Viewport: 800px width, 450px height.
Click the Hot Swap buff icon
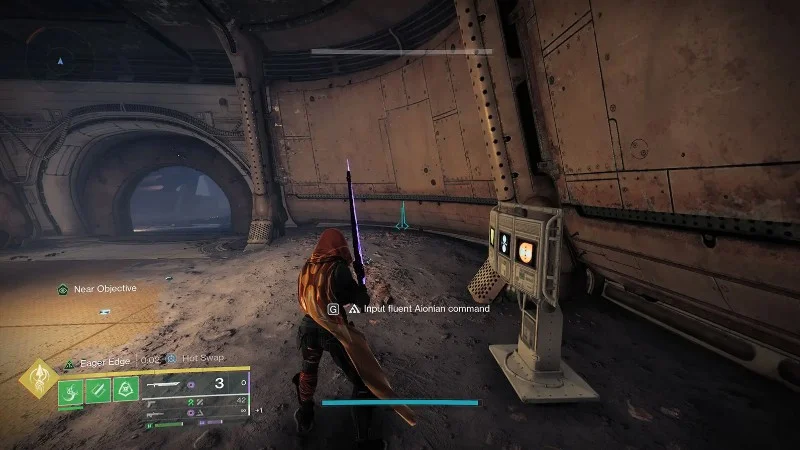(x=172, y=357)
